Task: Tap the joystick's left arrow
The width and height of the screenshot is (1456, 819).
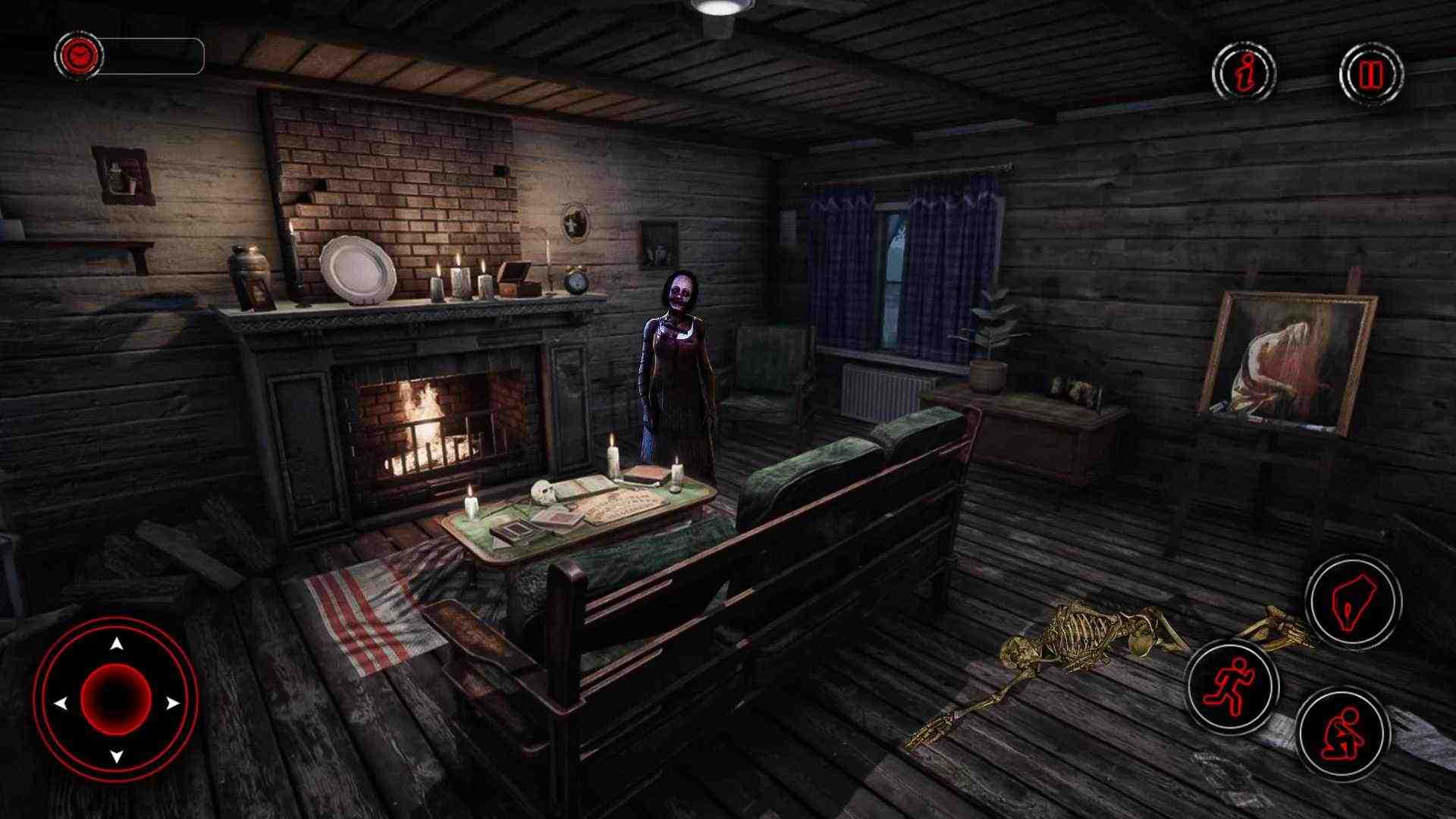Action: (60, 703)
